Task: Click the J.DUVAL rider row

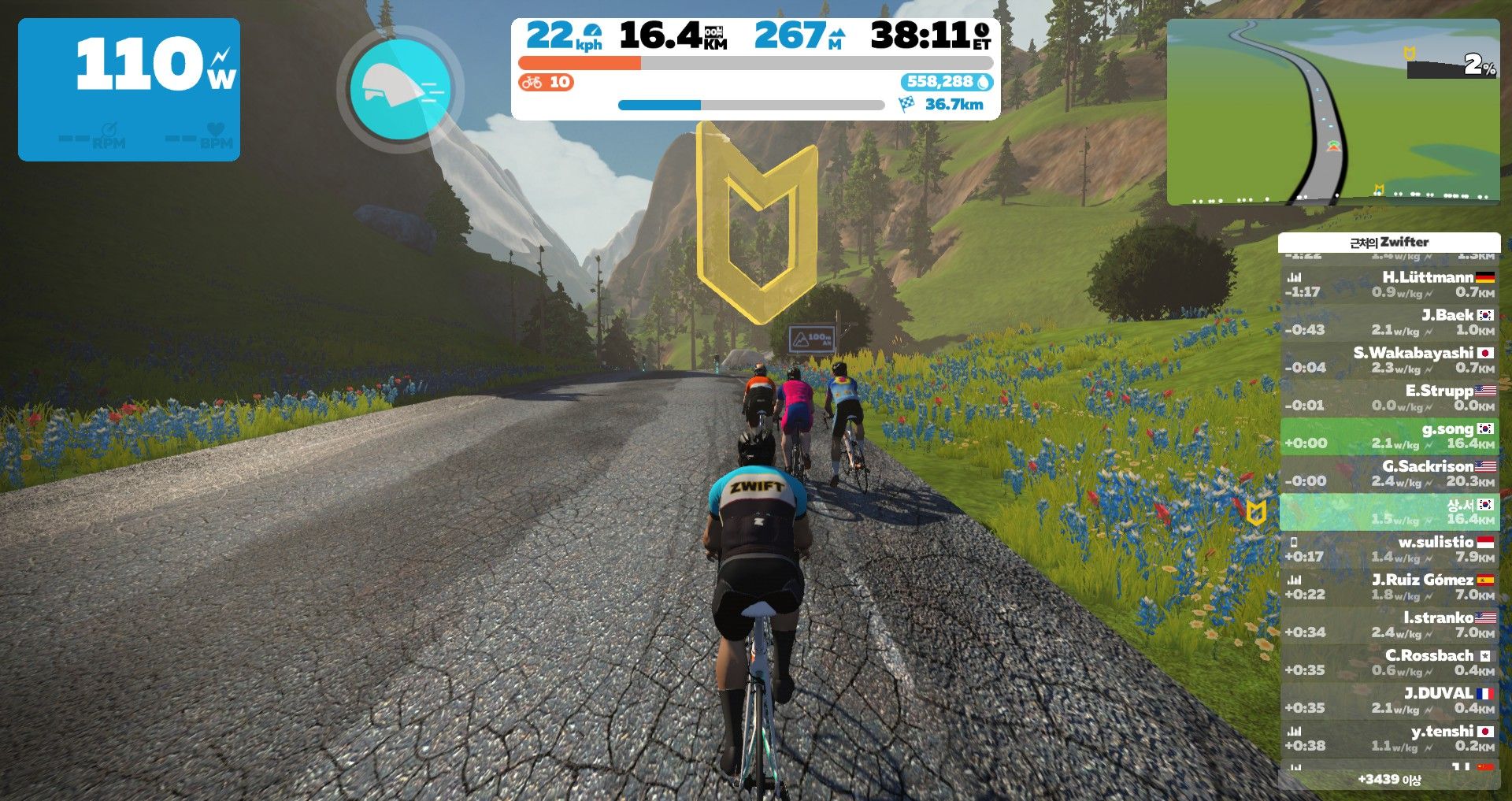Action: [1389, 700]
